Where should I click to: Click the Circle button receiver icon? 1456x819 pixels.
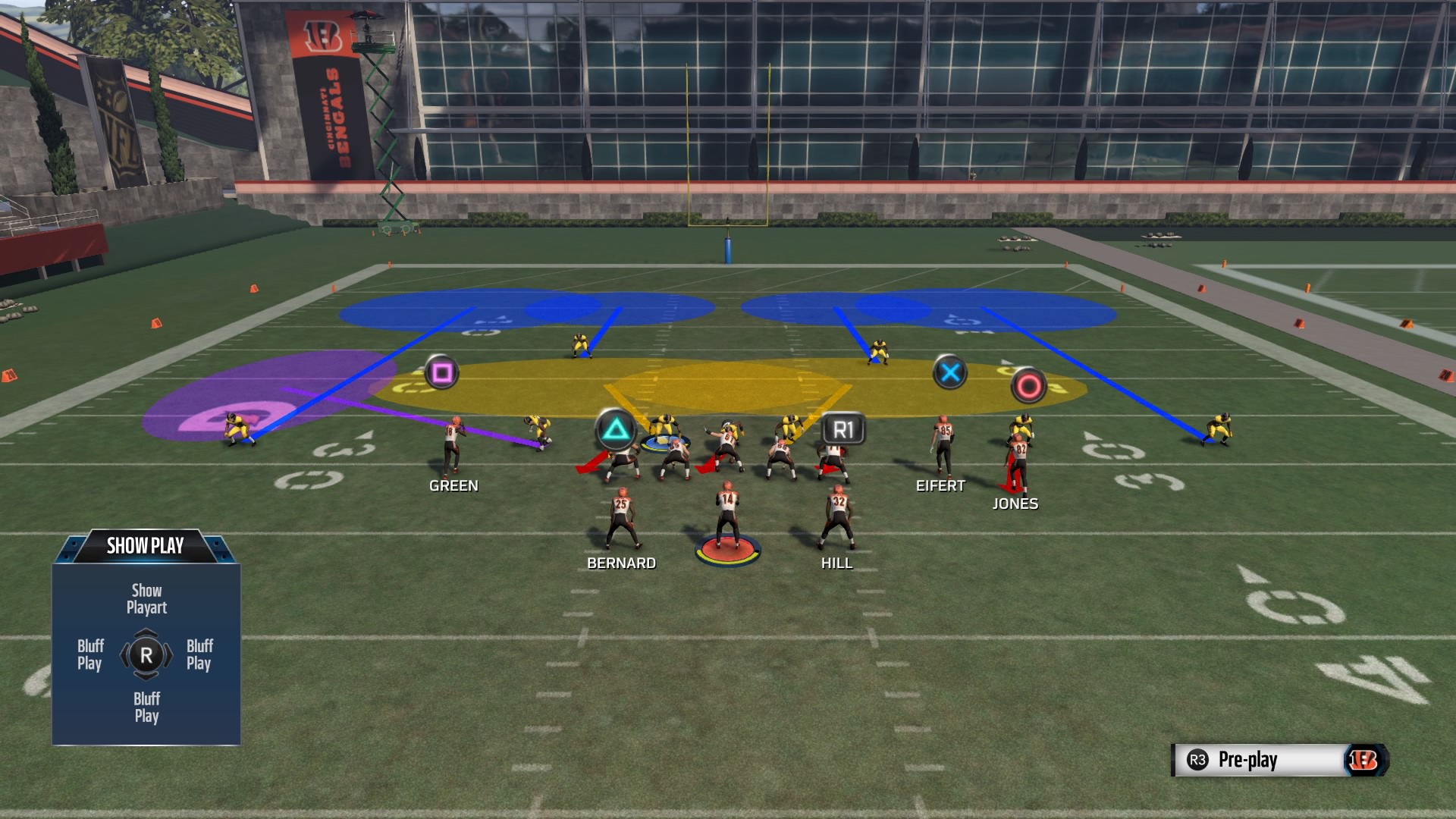[1029, 384]
